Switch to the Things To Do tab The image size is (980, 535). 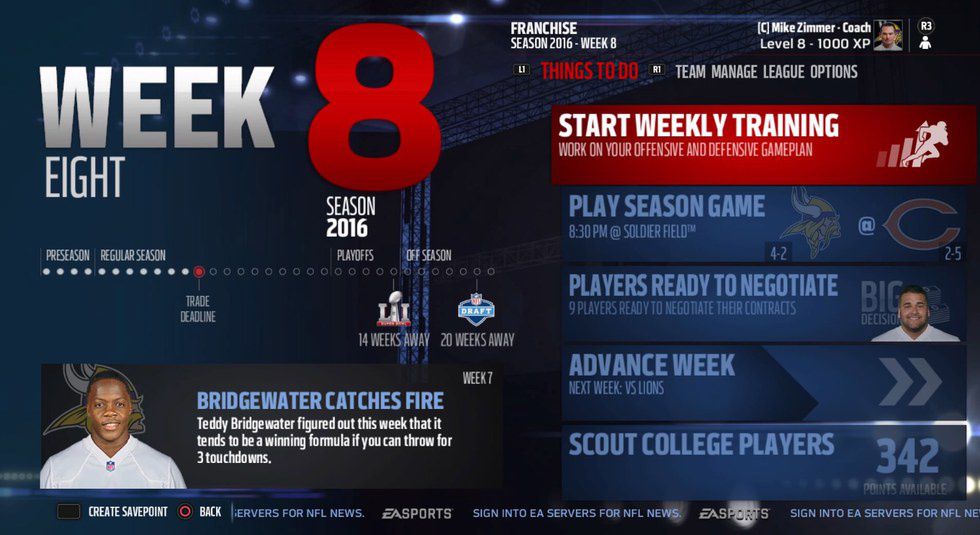pyautogui.click(x=590, y=72)
